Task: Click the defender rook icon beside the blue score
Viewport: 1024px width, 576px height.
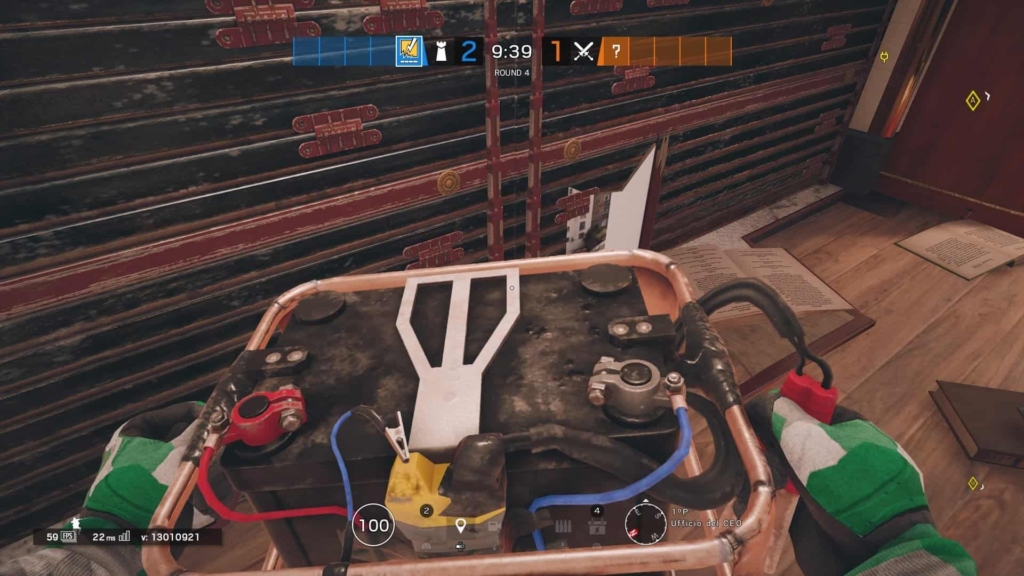Action: point(441,51)
